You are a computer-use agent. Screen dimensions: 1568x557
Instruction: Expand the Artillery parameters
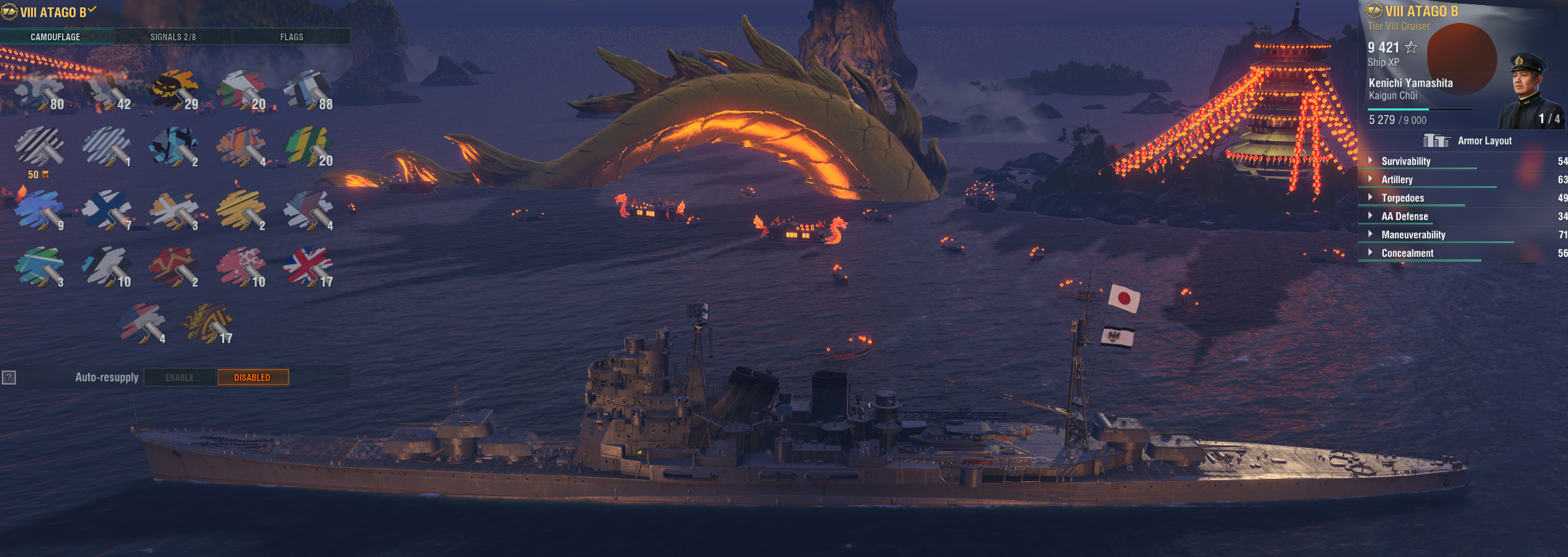pyautogui.click(x=1397, y=180)
